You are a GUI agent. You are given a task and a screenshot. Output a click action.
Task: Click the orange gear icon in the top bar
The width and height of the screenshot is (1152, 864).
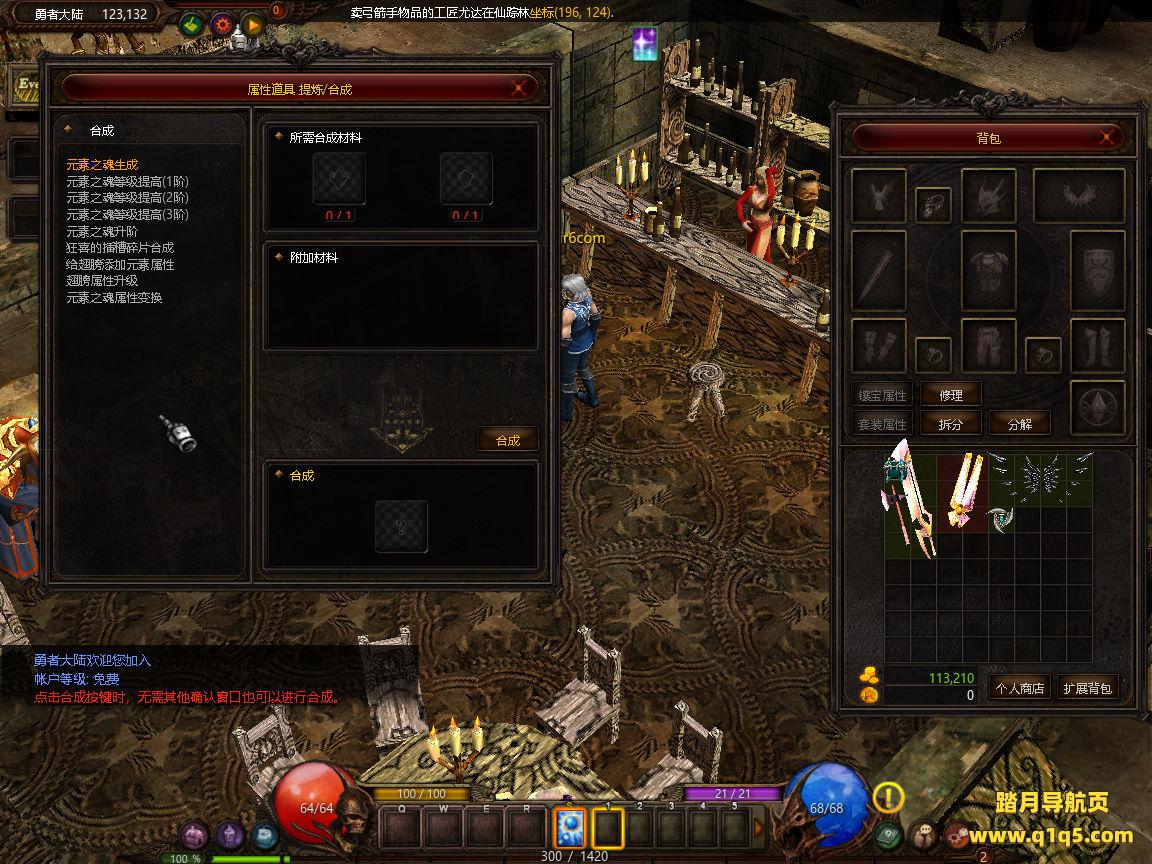222,24
